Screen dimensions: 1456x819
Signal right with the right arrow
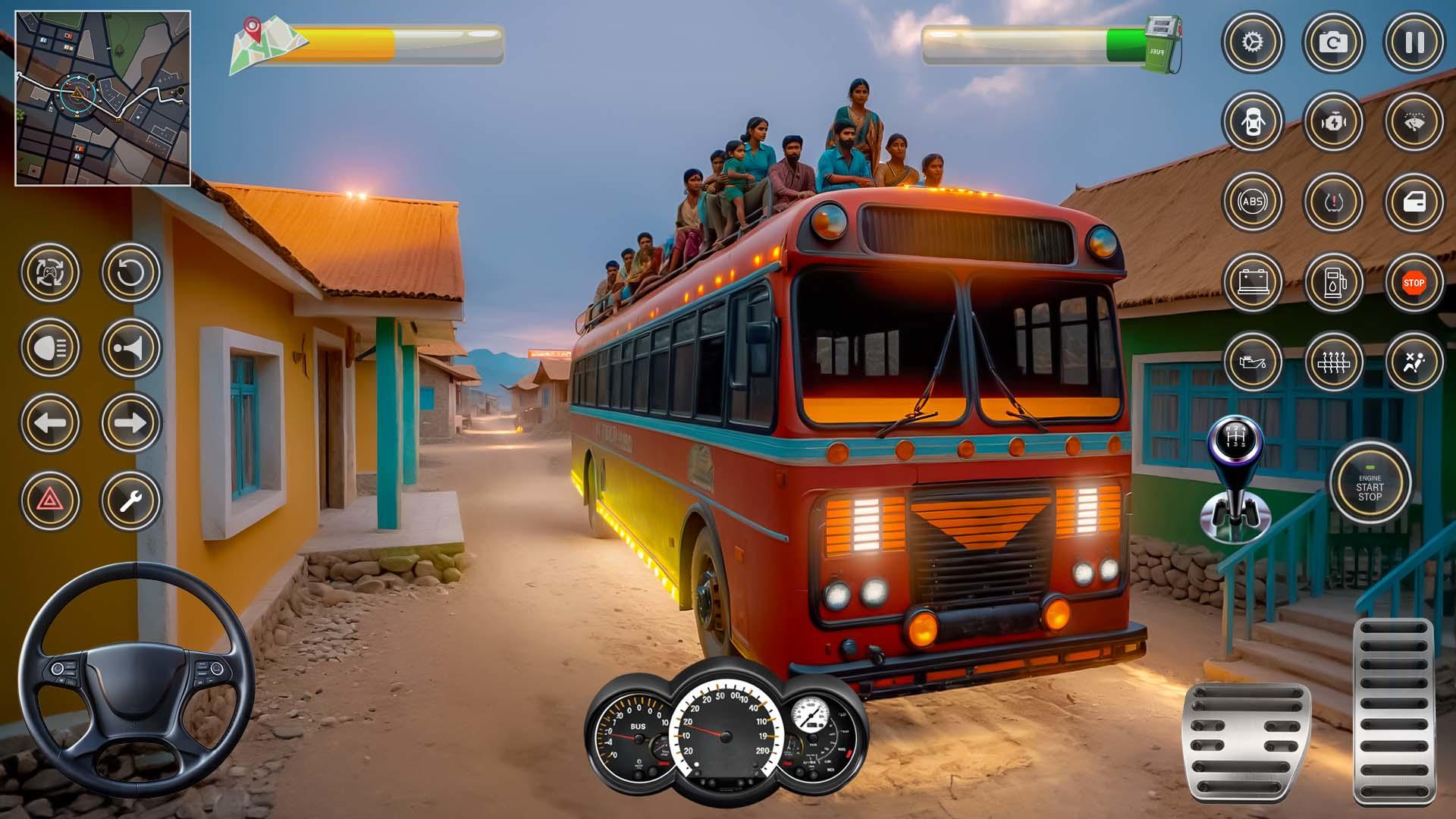coord(130,422)
